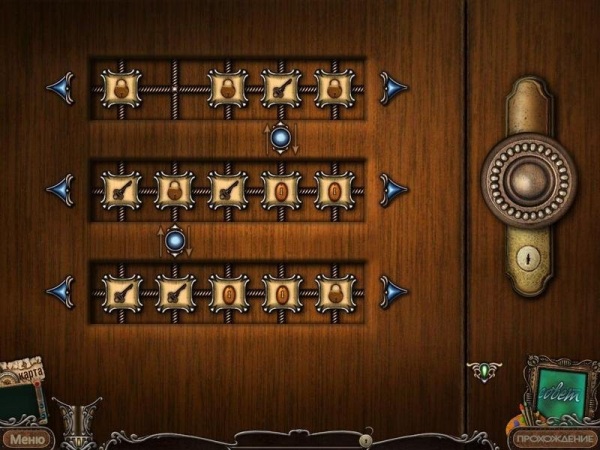This screenshot has width=600, height=450.
Task: Click the middle row's left arrow
Action: (60, 190)
